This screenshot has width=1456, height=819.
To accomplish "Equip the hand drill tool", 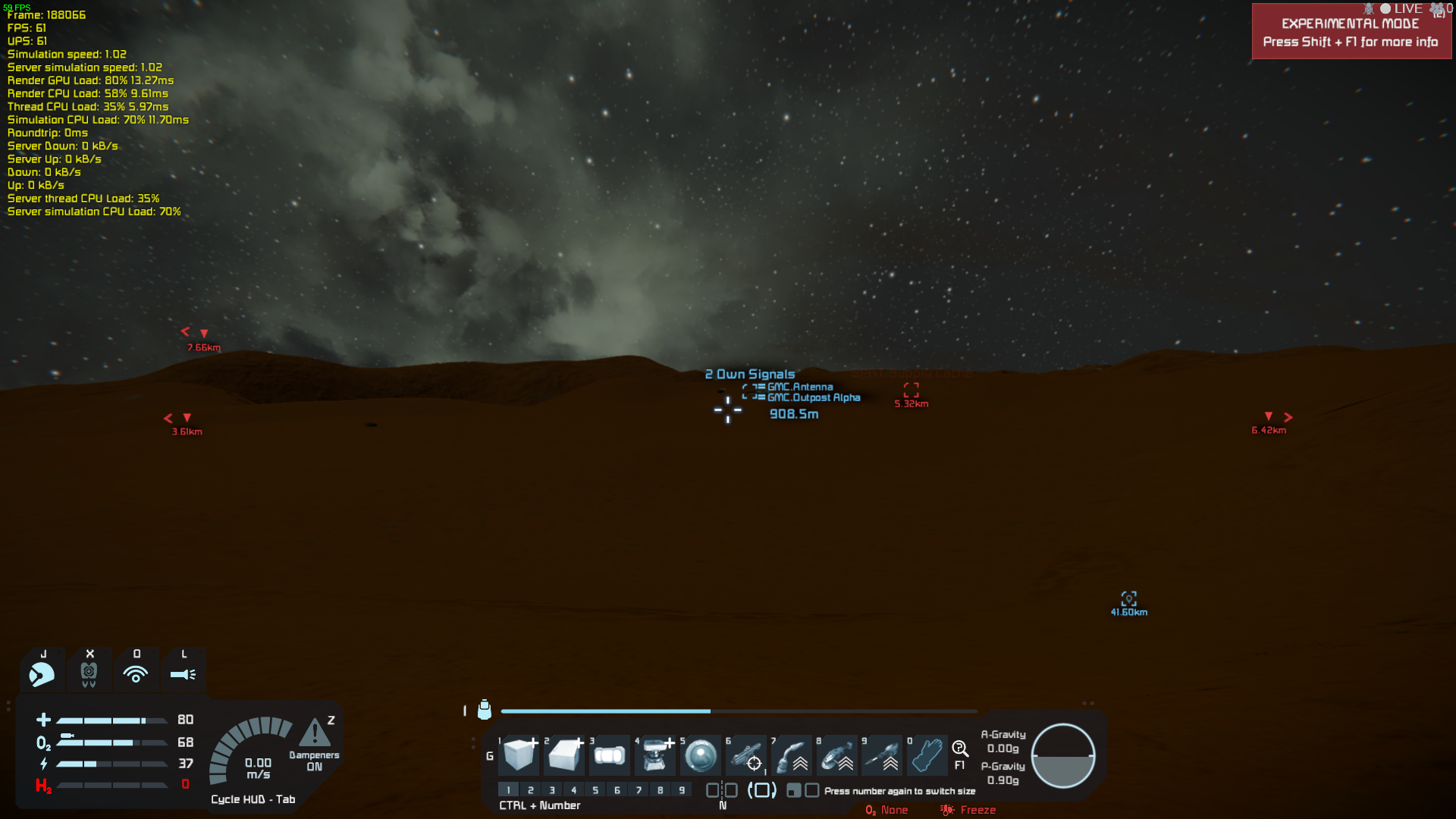I will pos(882,755).
